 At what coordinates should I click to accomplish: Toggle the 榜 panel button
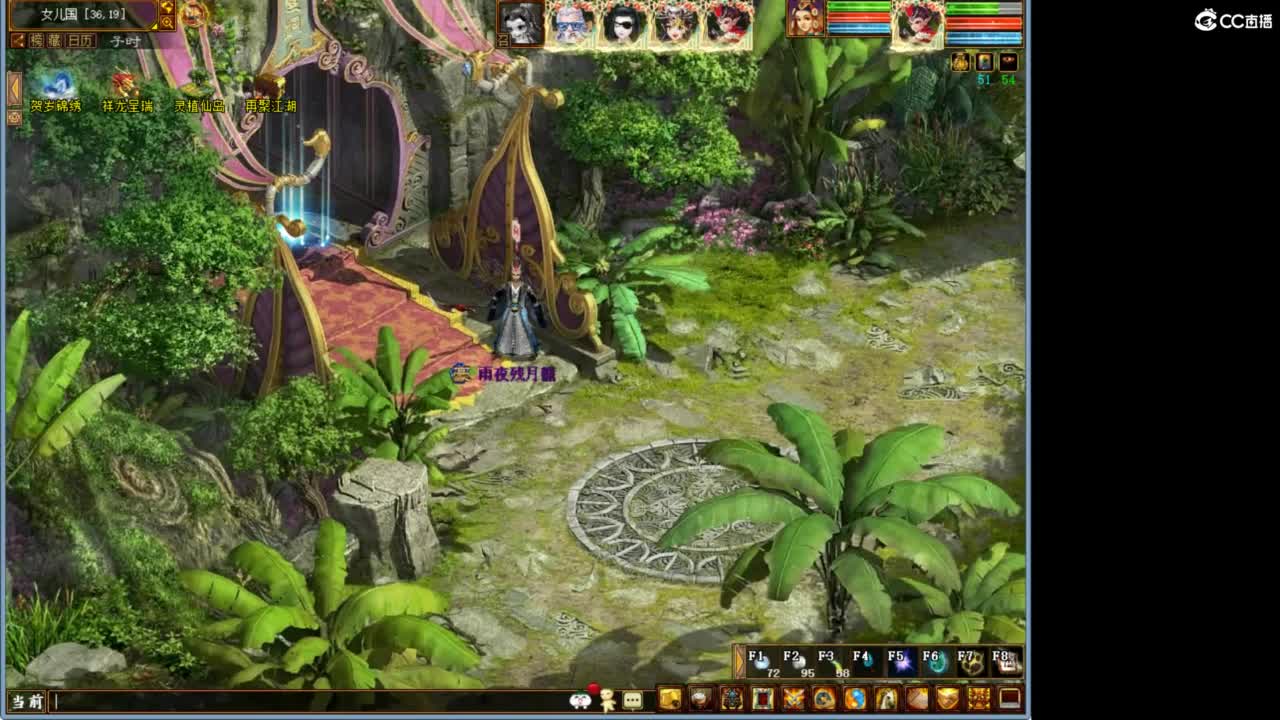point(37,40)
